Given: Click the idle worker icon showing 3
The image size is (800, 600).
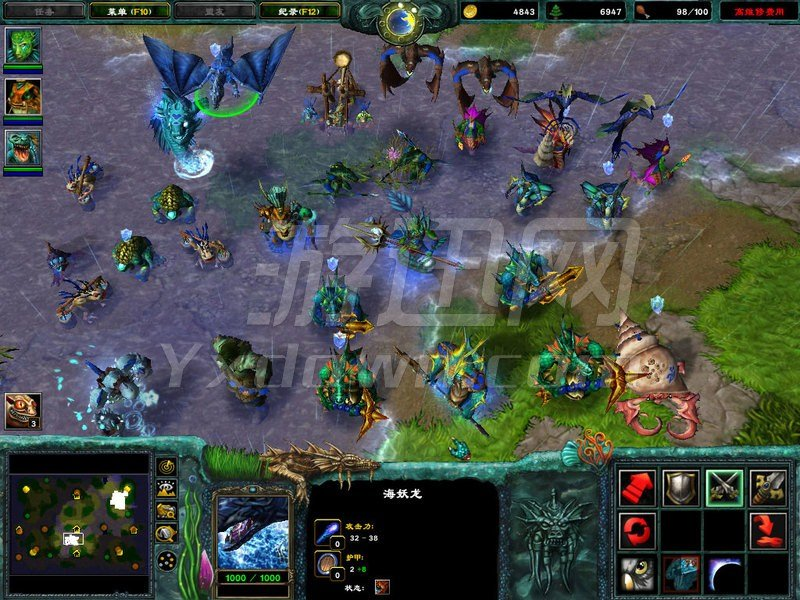Looking at the screenshot, I should pos(23,411).
